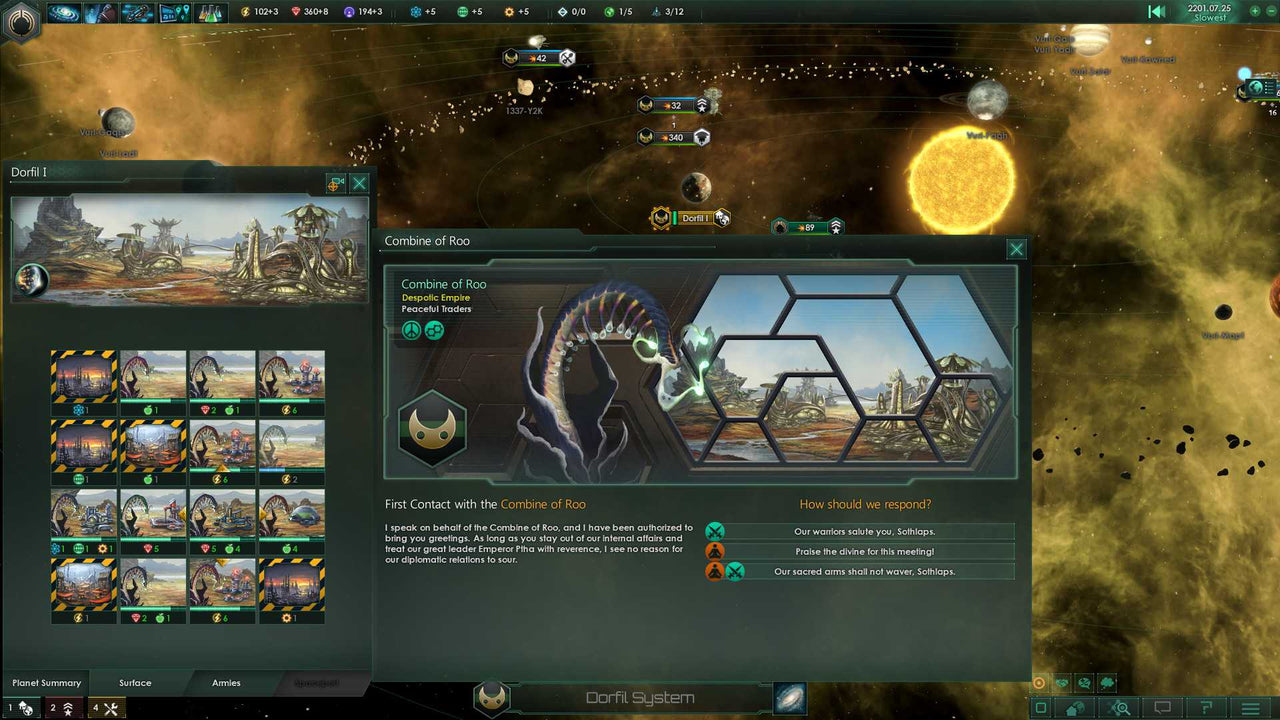1280x720 pixels.
Task: Open the help icon in the bottom-right toolbar
Action: pyautogui.click(x=1208, y=707)
